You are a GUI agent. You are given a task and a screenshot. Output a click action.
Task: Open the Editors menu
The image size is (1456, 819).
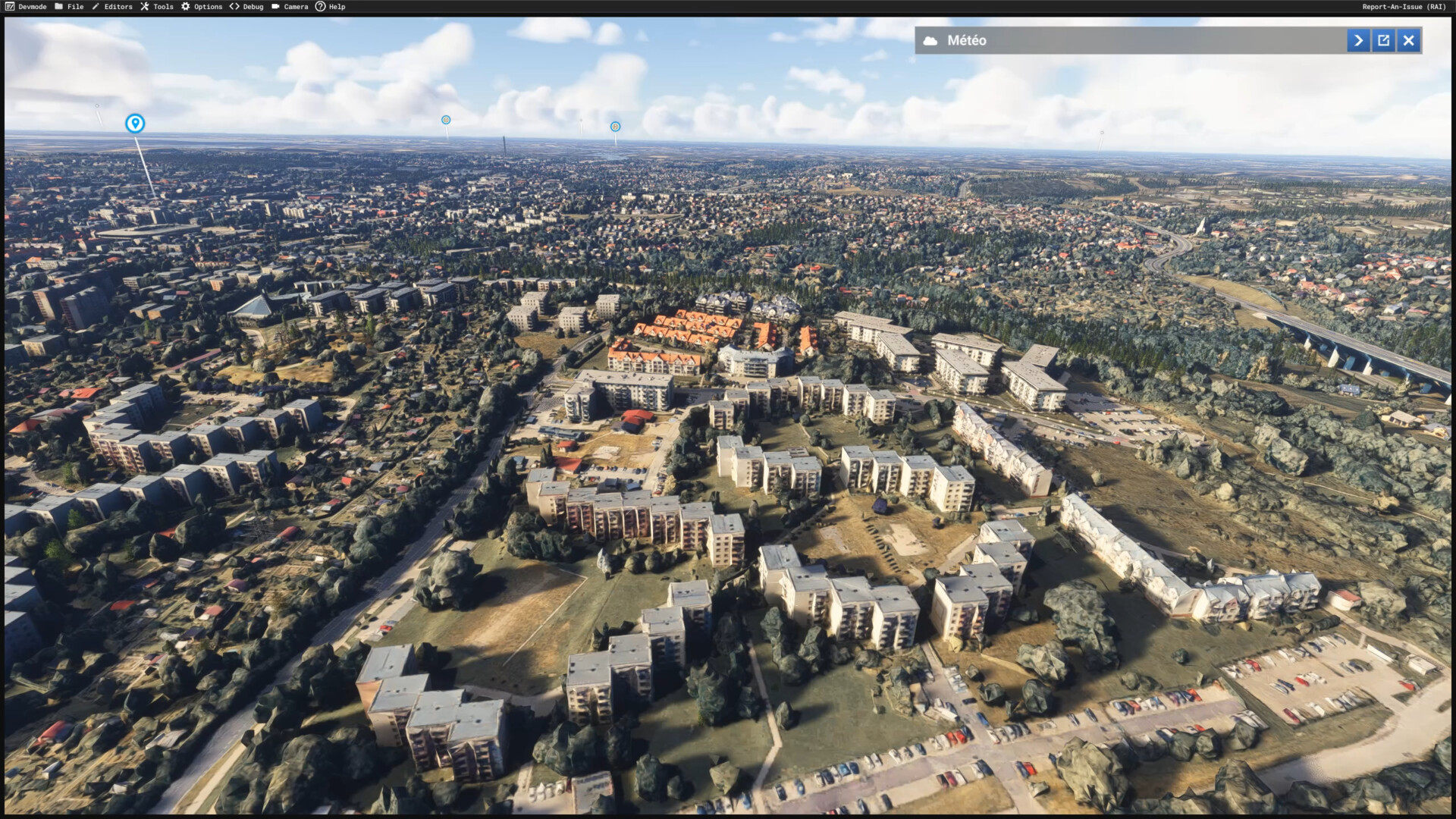(x=112, y=7)
